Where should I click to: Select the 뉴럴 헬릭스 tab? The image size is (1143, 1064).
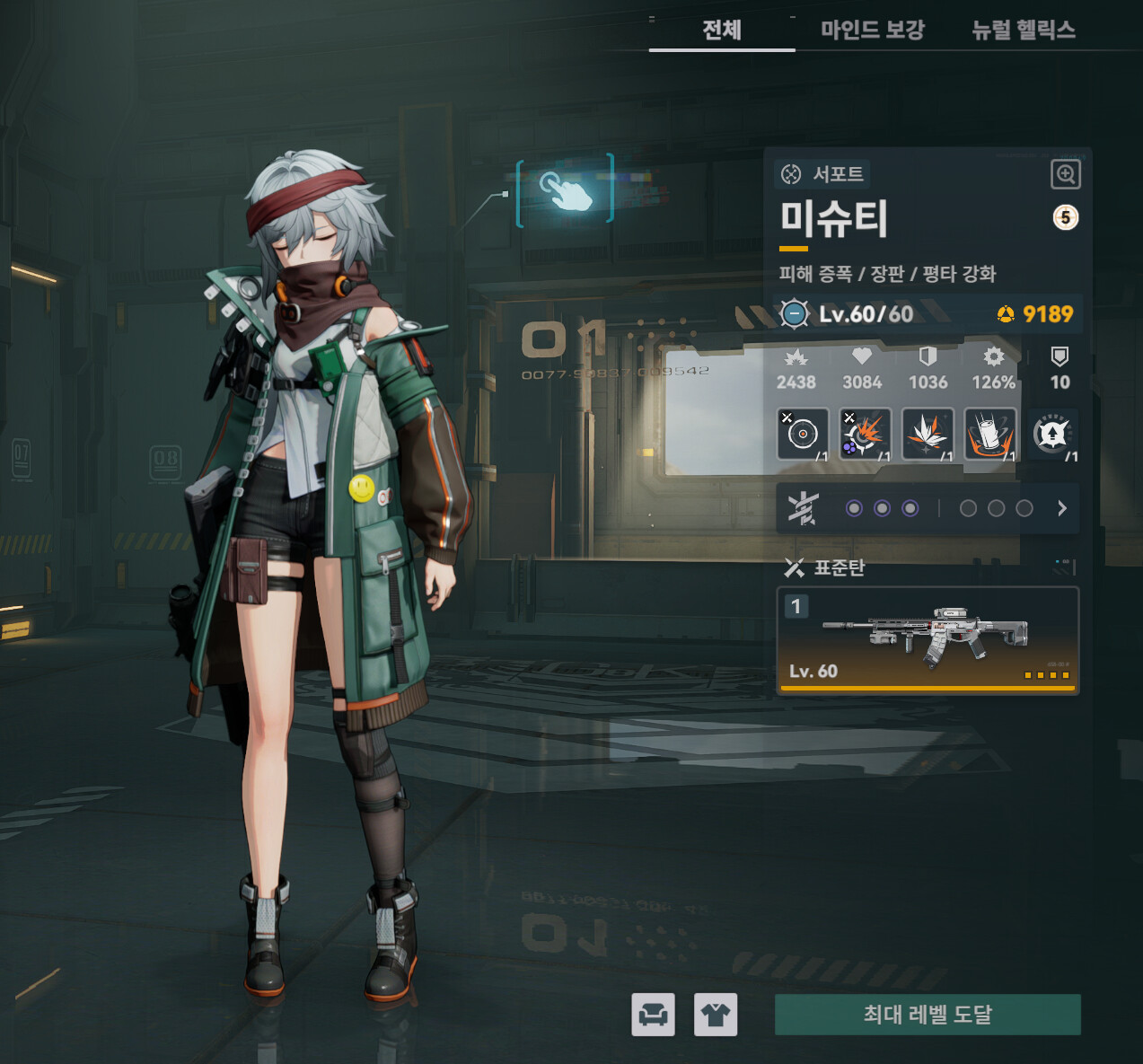tap(1023, 31)
